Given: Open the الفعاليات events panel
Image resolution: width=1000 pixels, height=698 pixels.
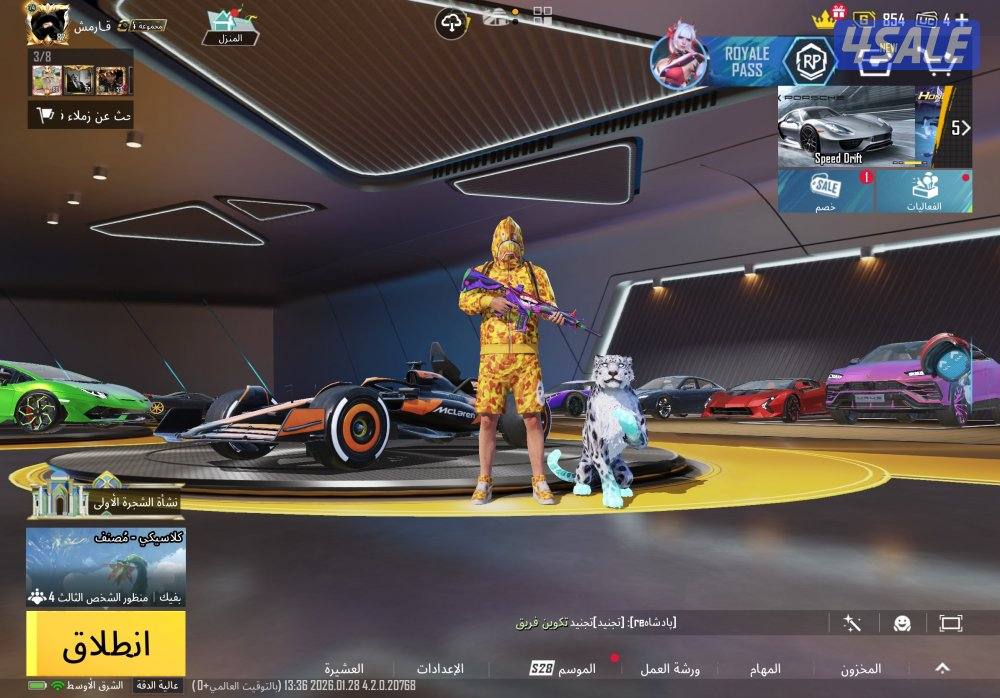Looking at the screenshot, I should click(x=923, y=190).
